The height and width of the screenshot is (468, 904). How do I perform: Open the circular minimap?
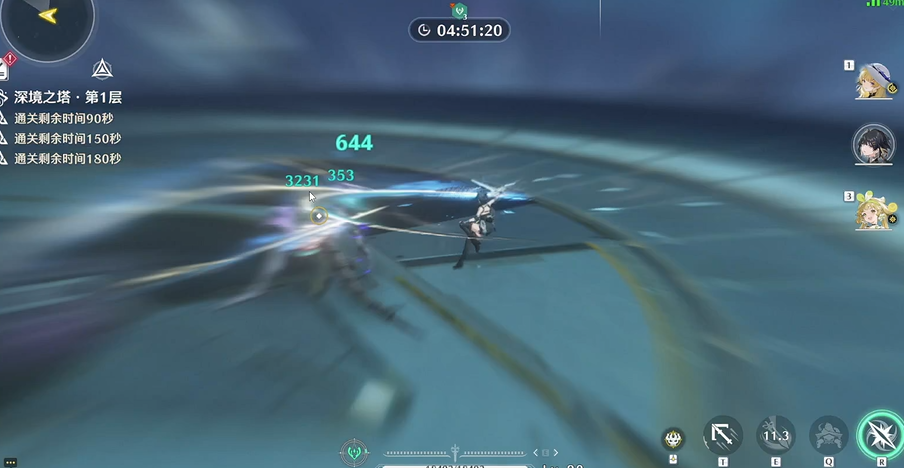coord(45,20)
